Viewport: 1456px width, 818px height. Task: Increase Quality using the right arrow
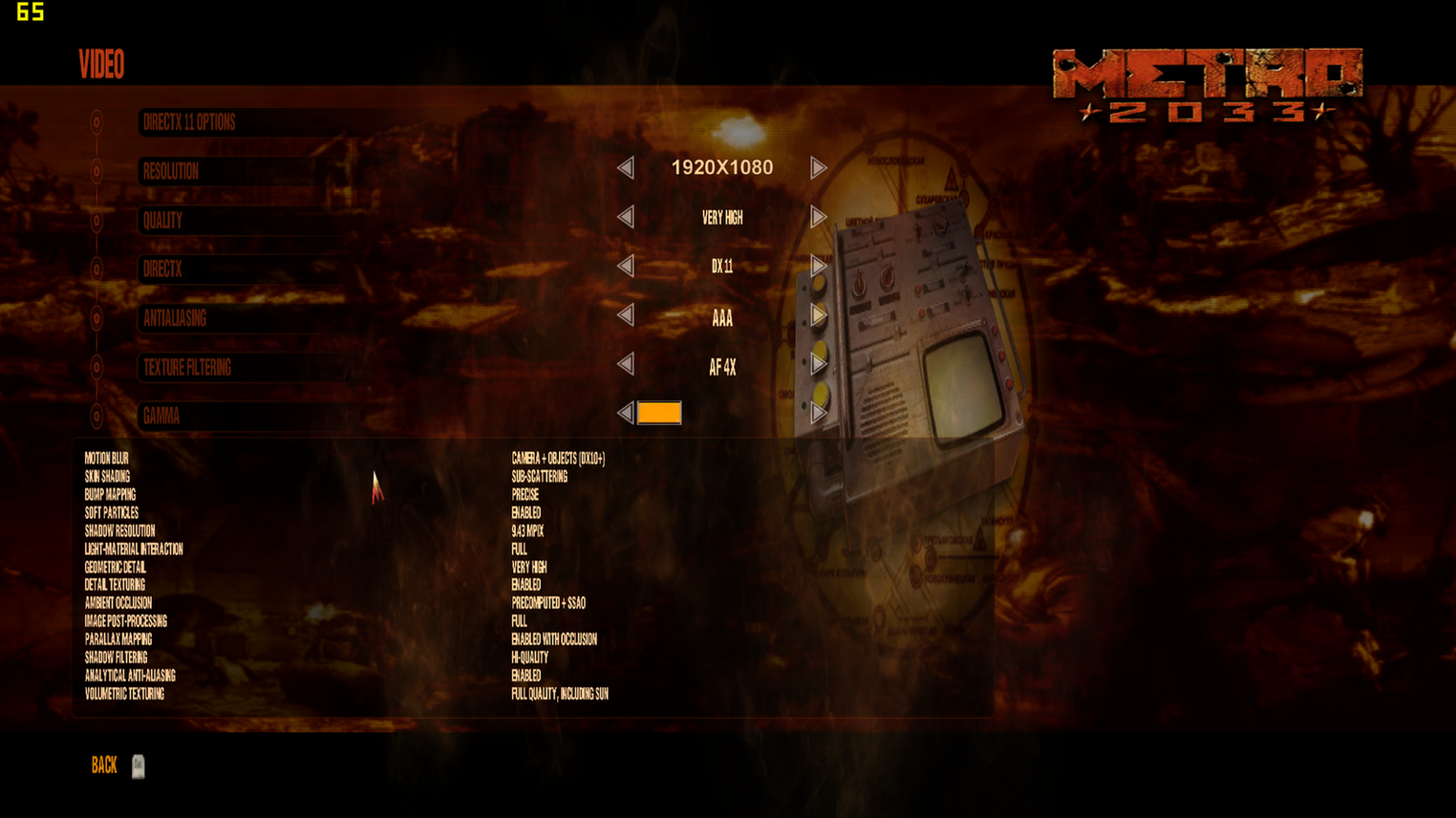(818, 217)
